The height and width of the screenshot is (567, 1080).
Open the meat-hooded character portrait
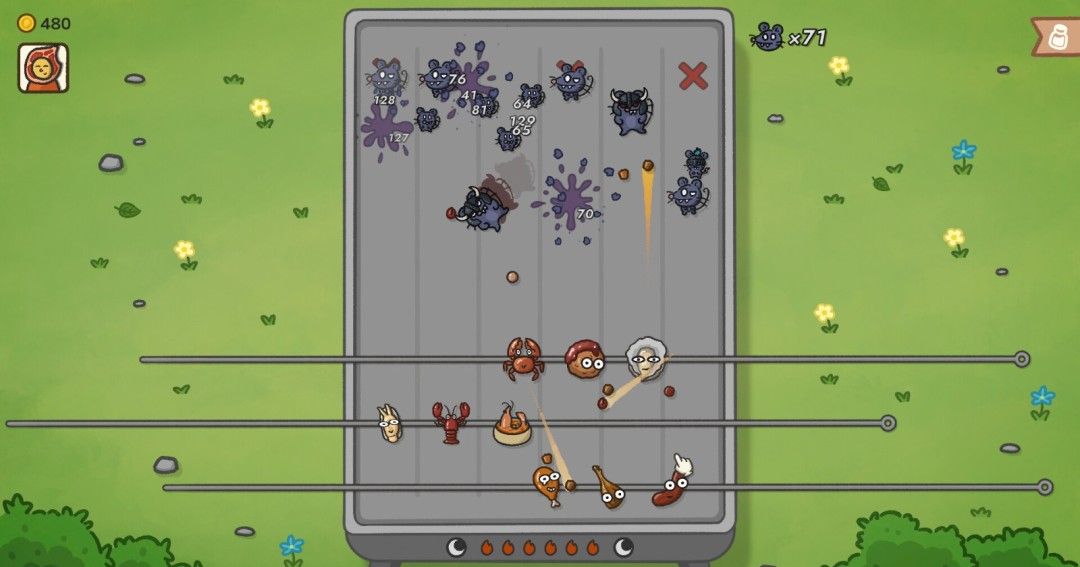coord(43,68)
